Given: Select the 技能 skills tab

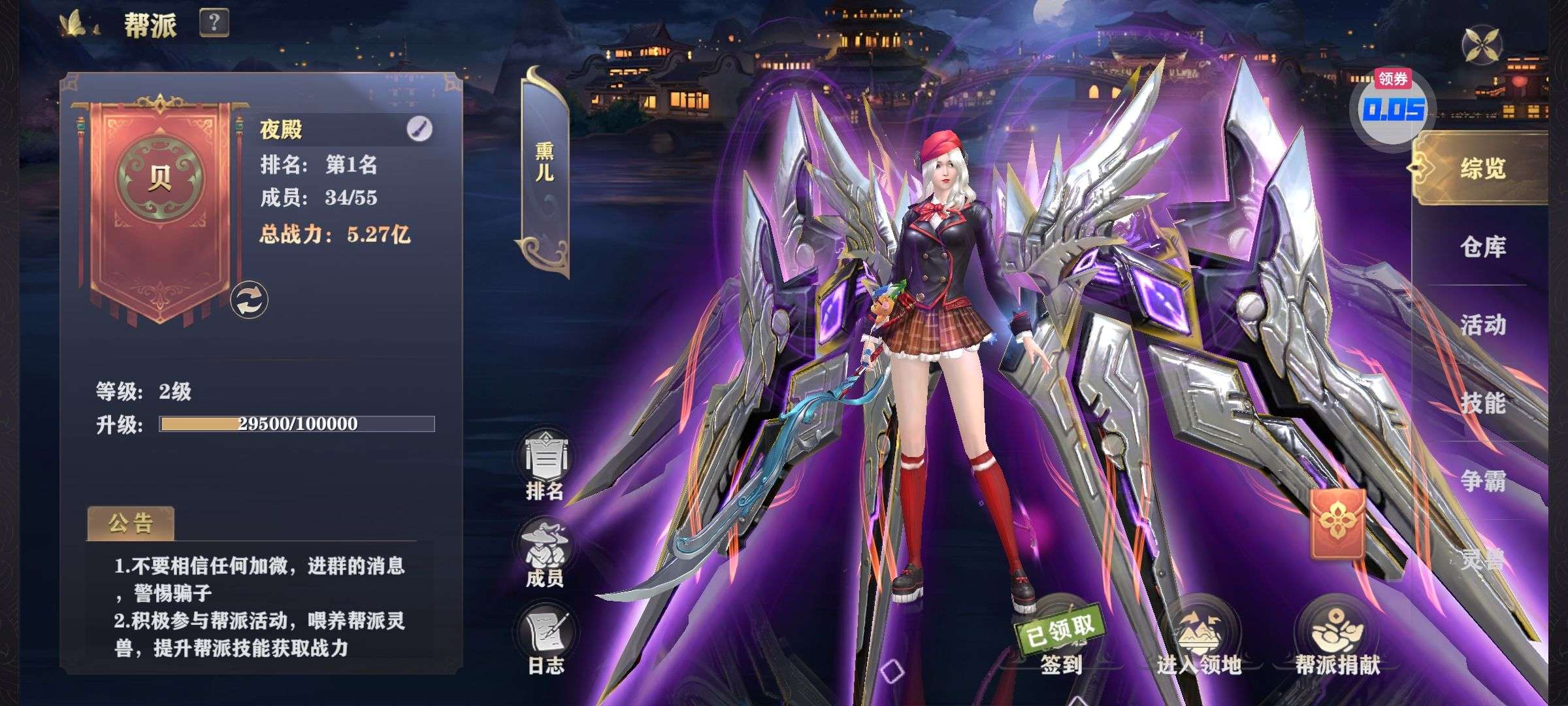Looking at the screenshot, I should pos(1483,403).
